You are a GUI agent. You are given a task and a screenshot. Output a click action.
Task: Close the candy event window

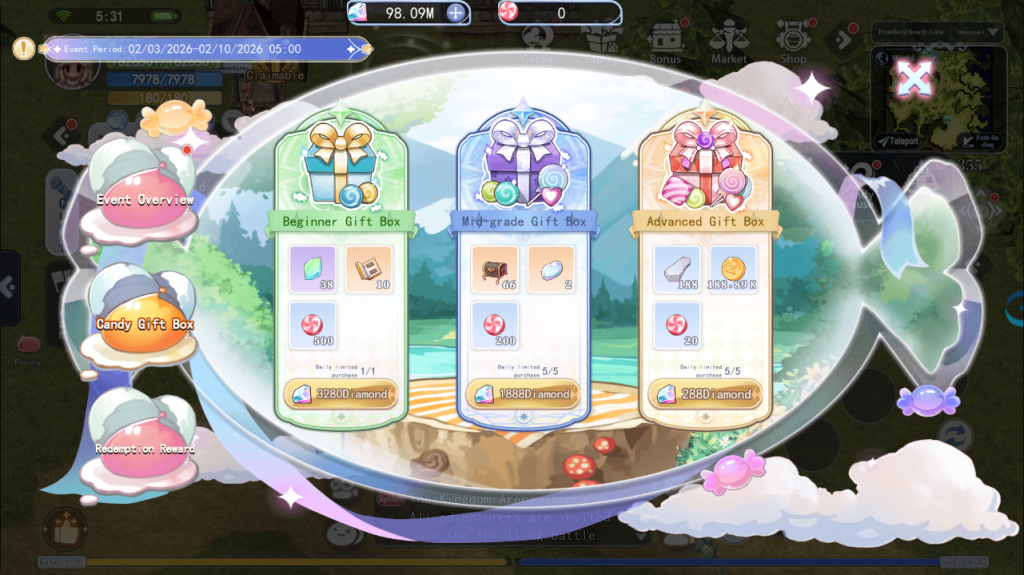(914, 77)
